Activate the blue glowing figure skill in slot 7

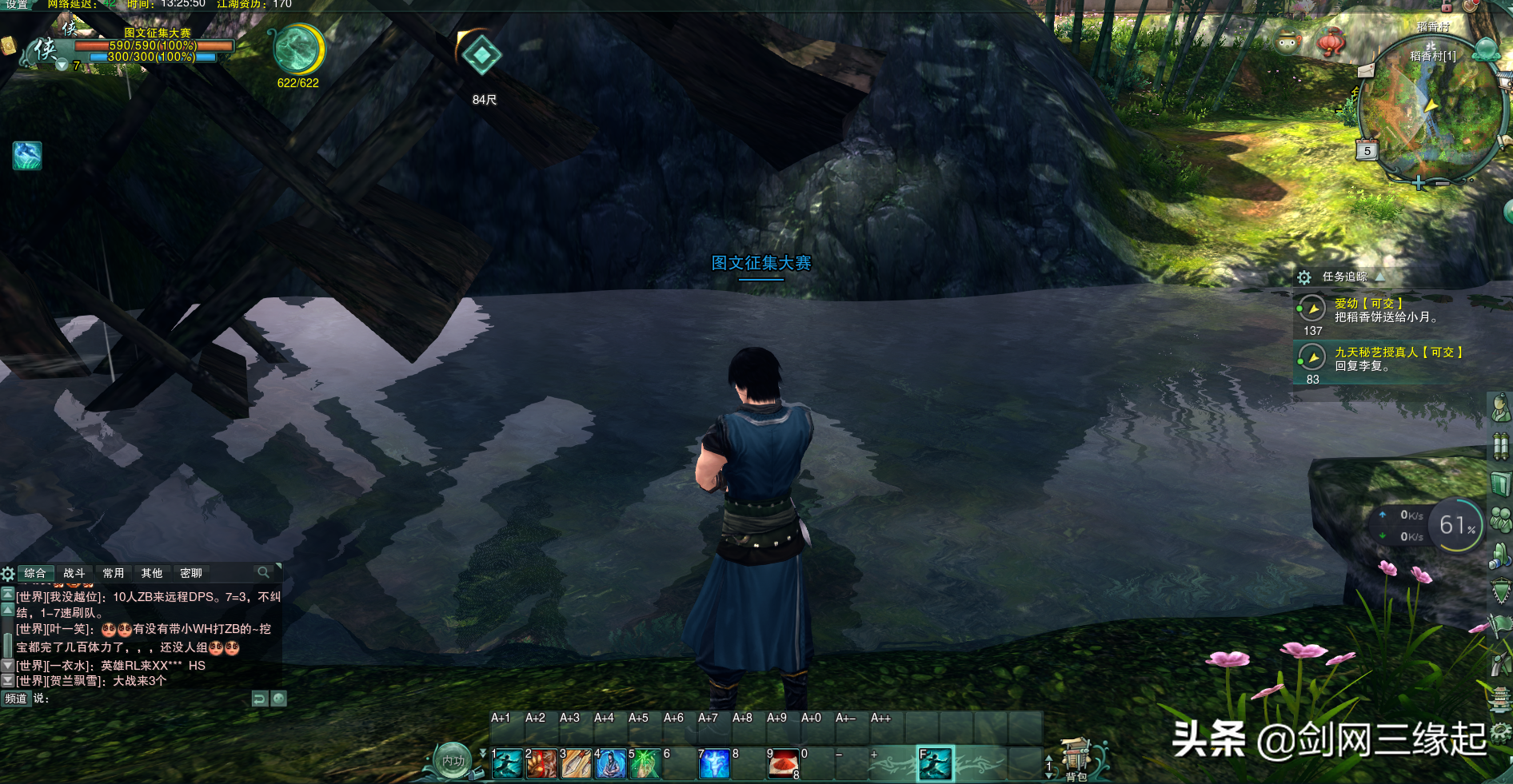click(714, 764)
